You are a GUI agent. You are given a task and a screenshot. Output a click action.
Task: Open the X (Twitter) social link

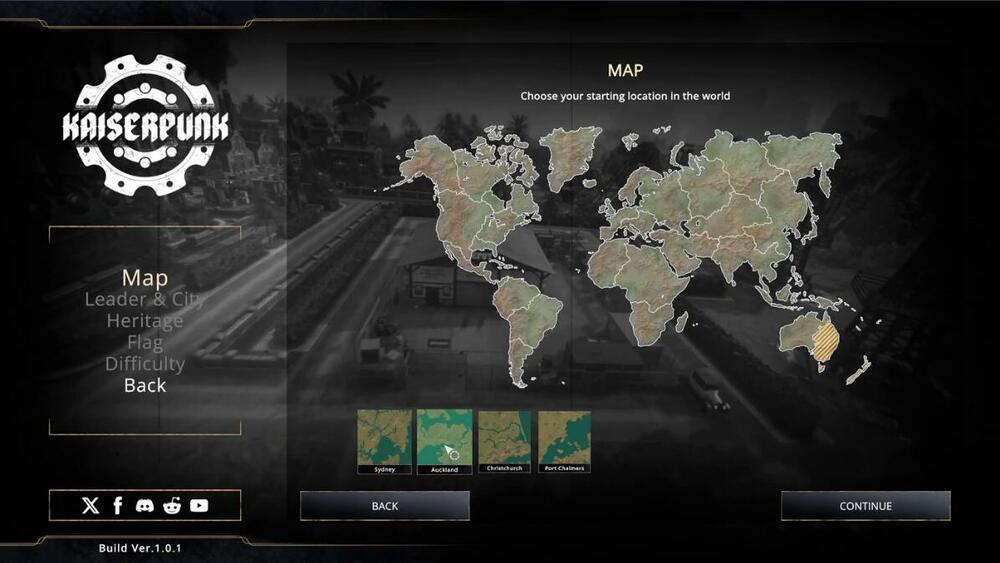(x=90, y=506)
